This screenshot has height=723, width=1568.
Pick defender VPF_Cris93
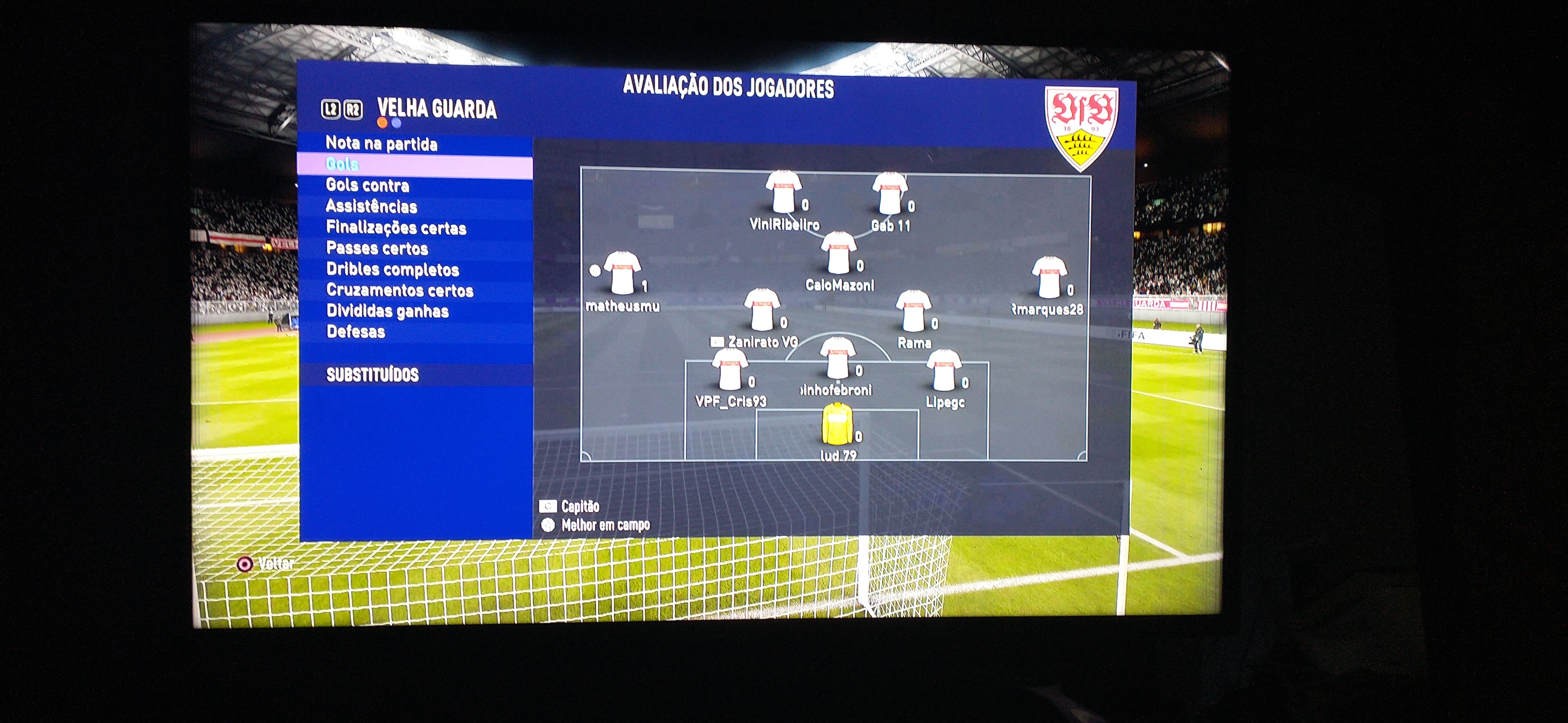[729, 370]
